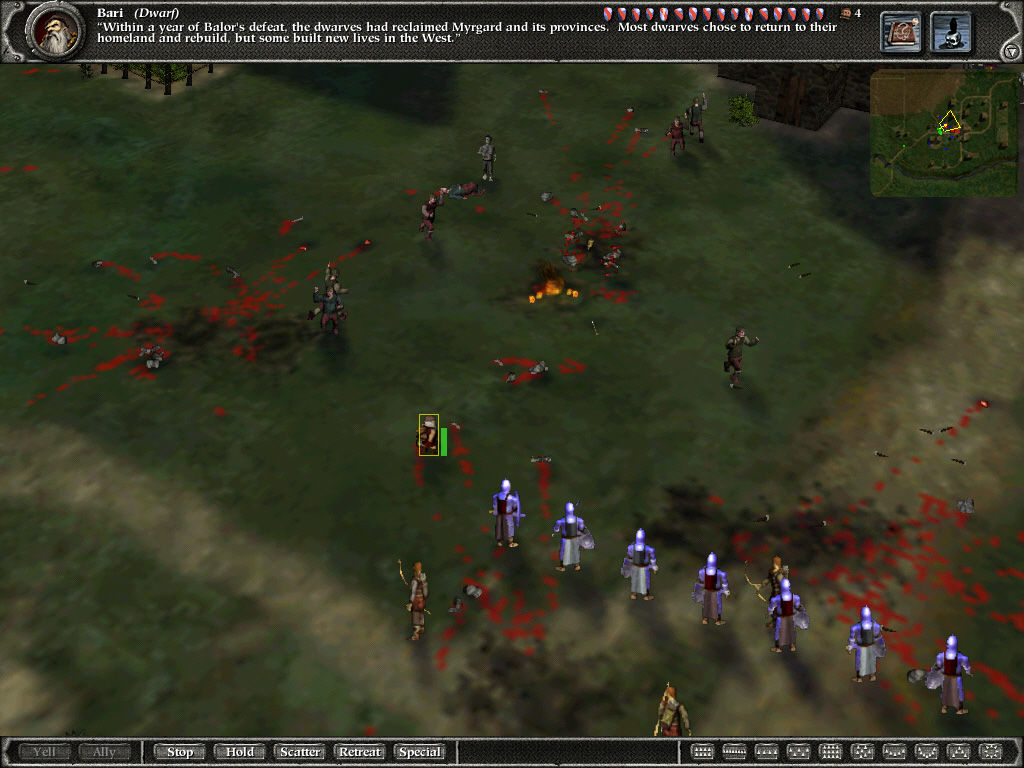Order selected units to Retreat

click(x=360, y=752)
